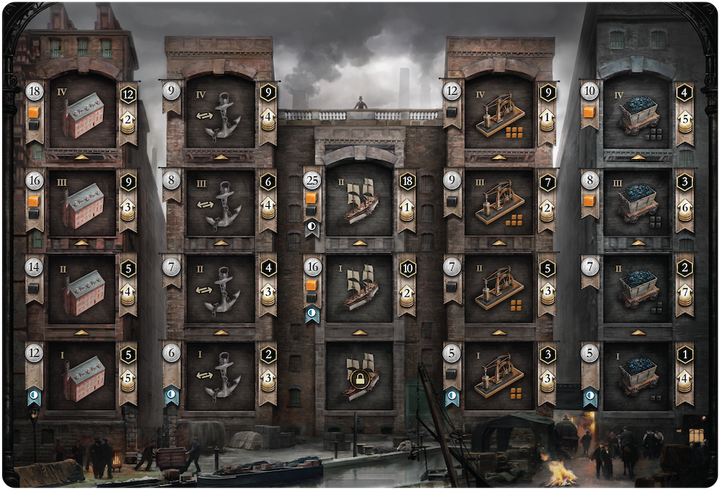
Task: Pick the level II cotton mill tile
Action: [82, 289]
